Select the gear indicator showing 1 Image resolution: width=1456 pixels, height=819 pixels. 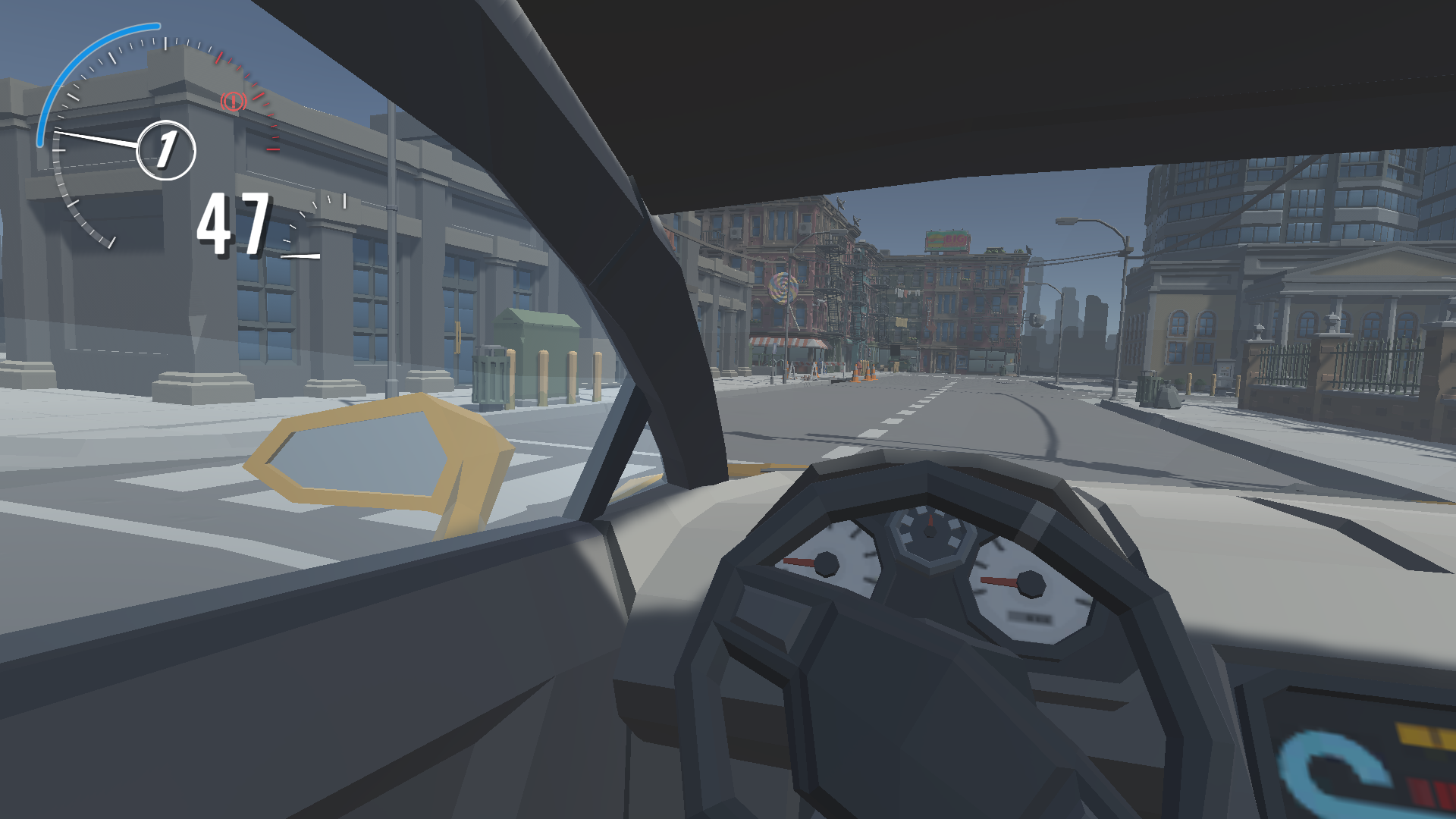[166, 149]
